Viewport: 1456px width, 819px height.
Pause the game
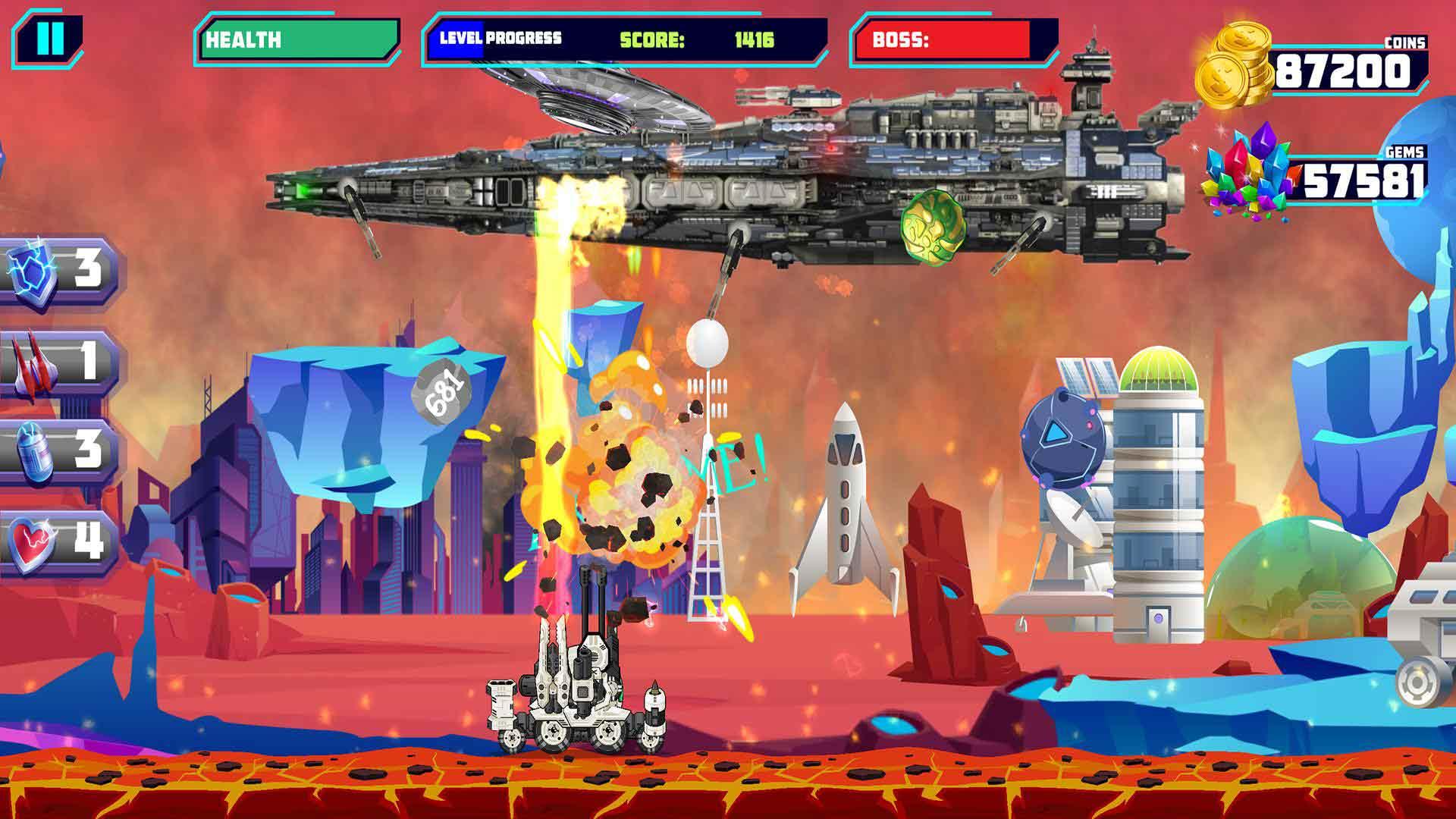point(49,38)
